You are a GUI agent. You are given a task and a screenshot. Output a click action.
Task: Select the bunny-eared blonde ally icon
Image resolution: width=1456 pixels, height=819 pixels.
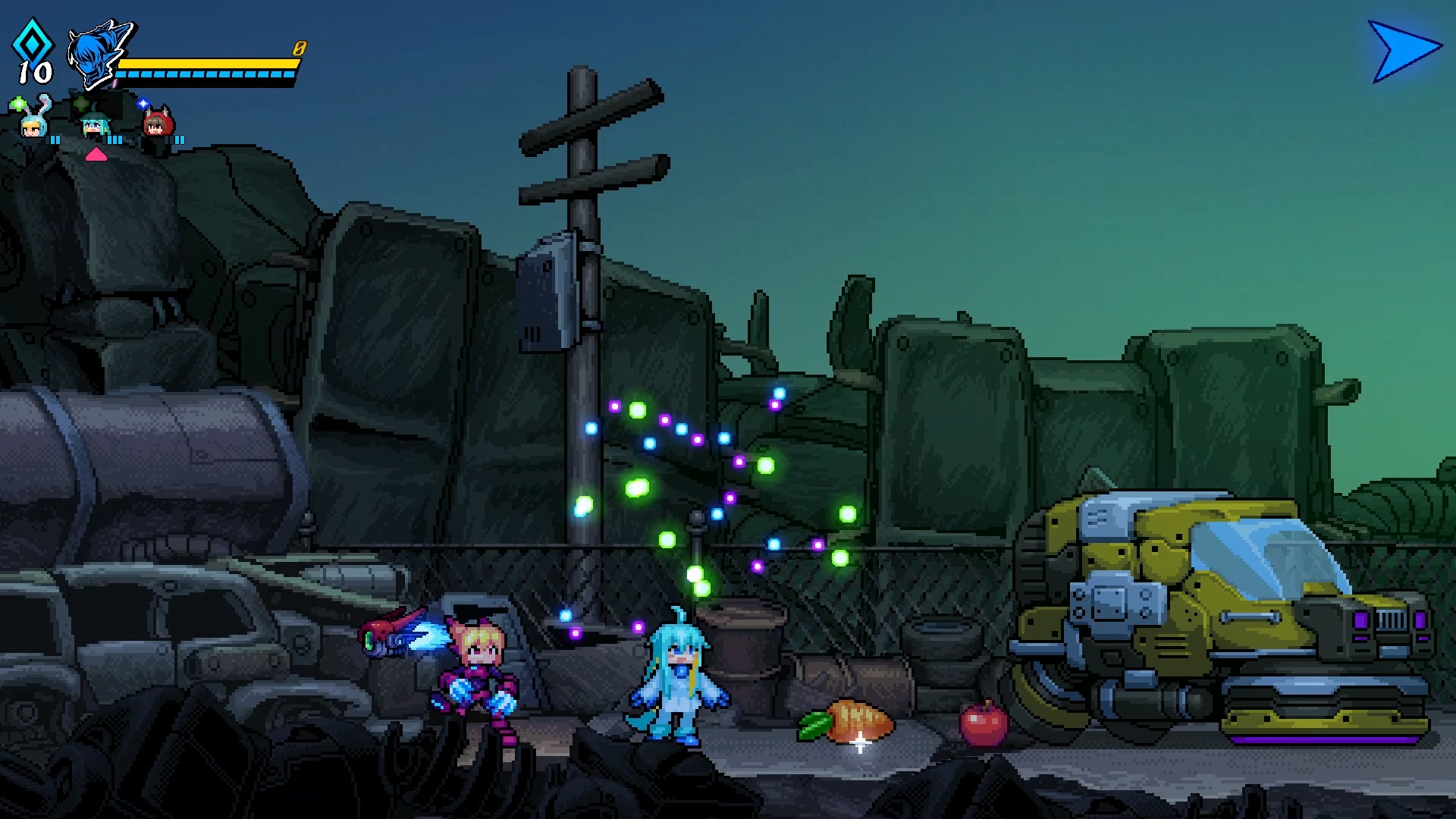pyautogui.click(x=33, y=121)
